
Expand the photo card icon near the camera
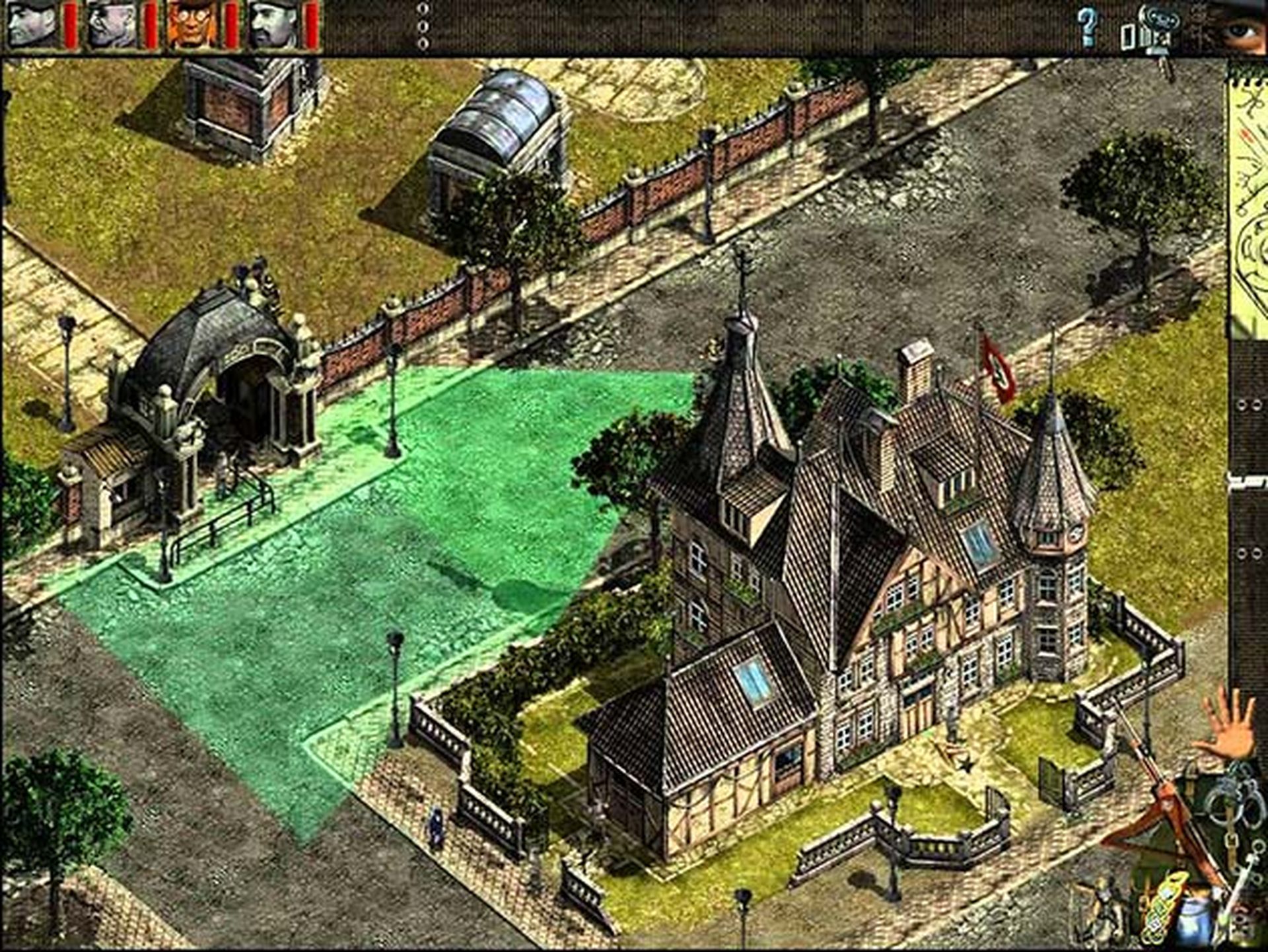(1127, 34)
